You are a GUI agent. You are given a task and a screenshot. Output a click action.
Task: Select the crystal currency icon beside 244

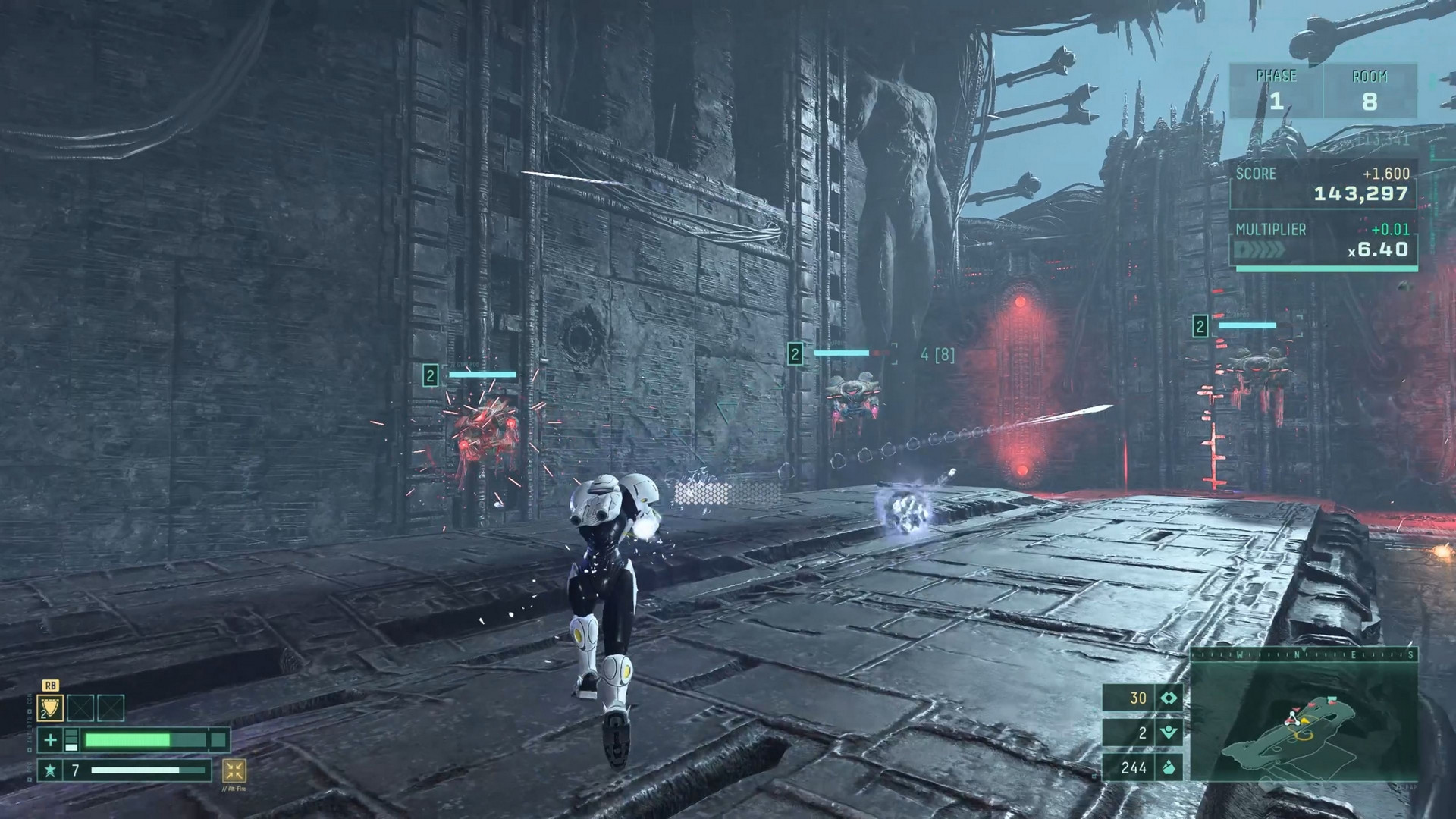tap(1169, 767)
